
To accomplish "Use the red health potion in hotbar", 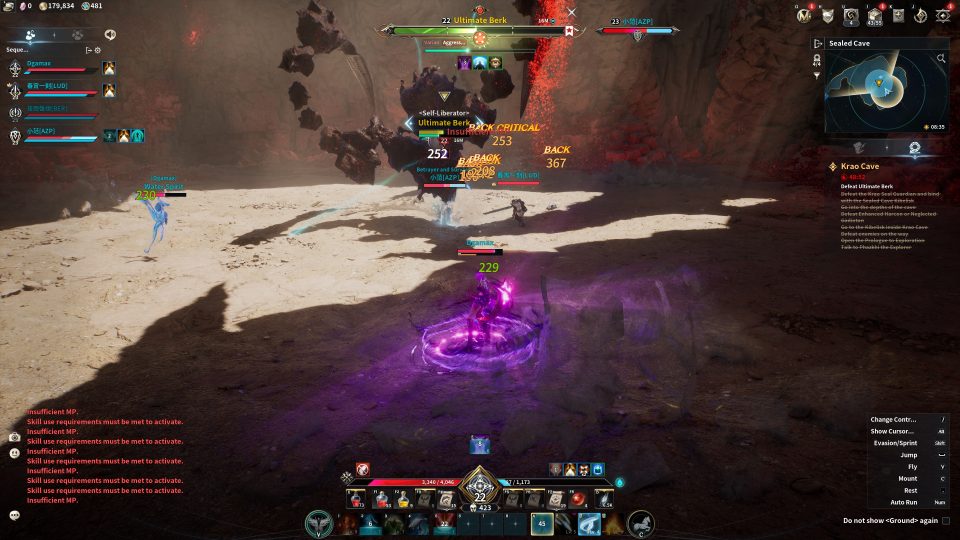I will point(355,499).
